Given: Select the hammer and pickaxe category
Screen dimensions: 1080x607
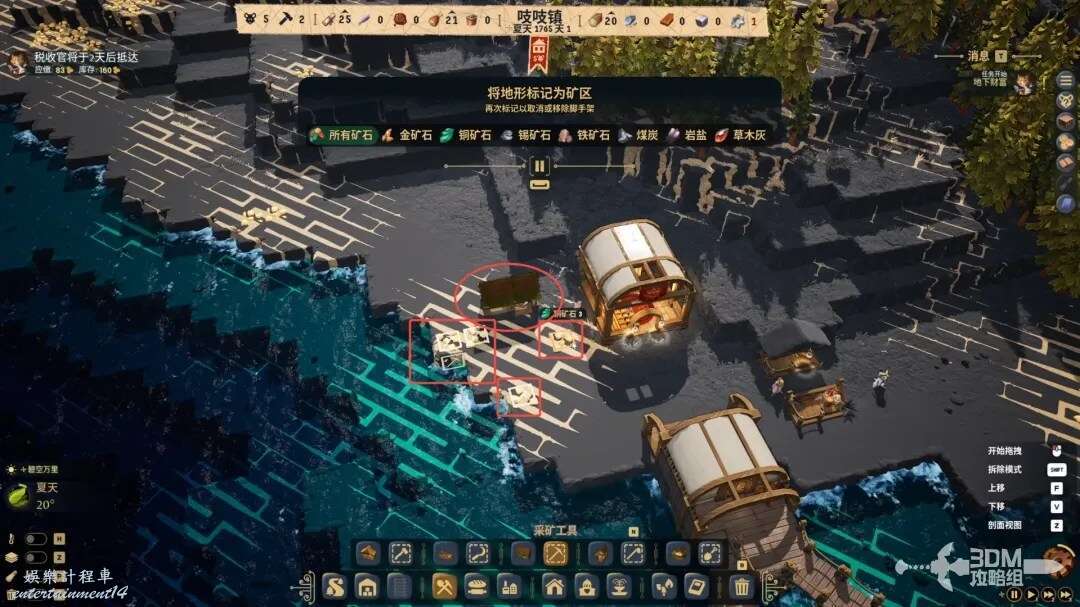Looking at the screenshot, I should click(444, 587).
